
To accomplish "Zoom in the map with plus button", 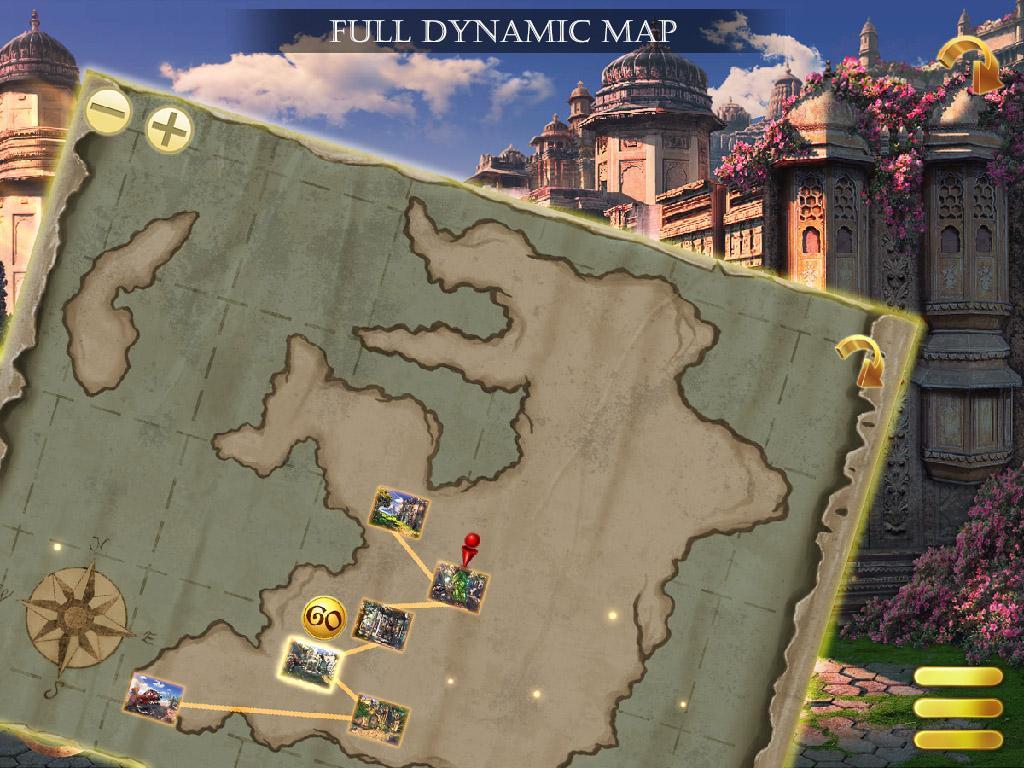I will tap(170, 128).
